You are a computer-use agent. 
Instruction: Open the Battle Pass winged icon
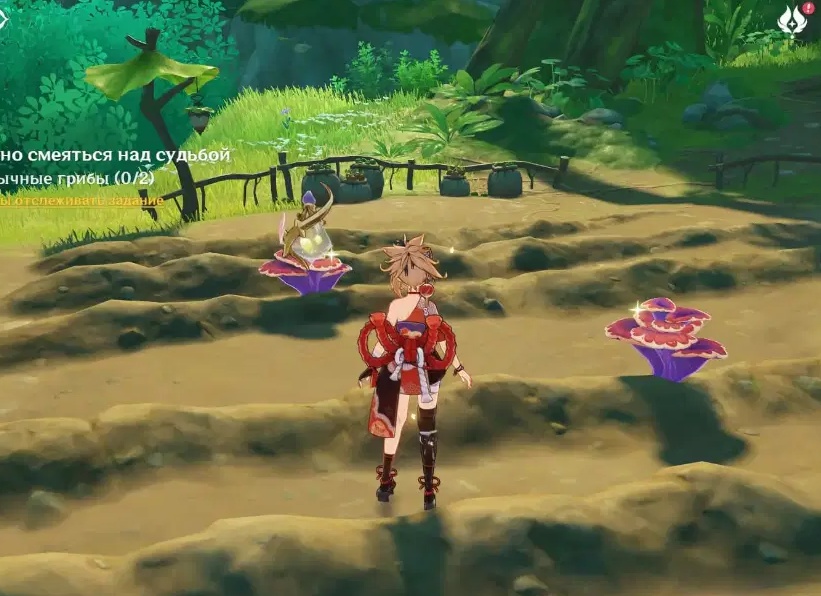pyautogui.click(x=792, y=20)
